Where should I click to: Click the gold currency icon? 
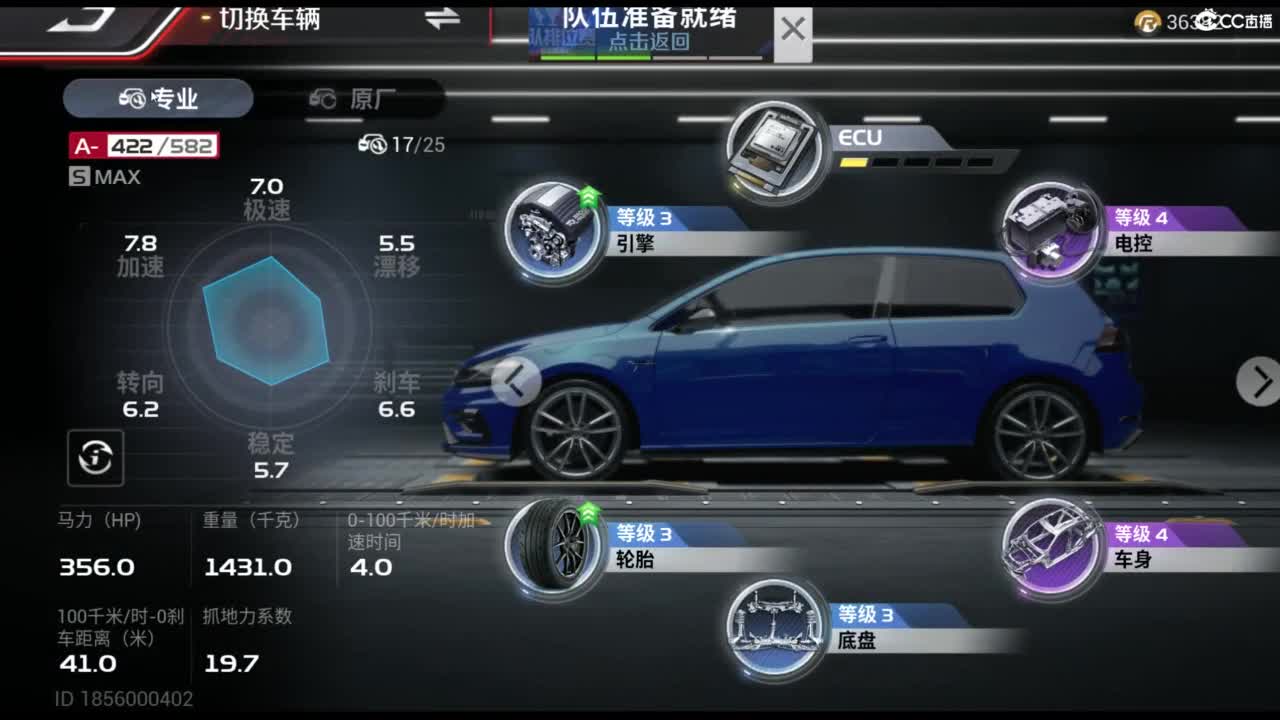tap(1147, 22)
